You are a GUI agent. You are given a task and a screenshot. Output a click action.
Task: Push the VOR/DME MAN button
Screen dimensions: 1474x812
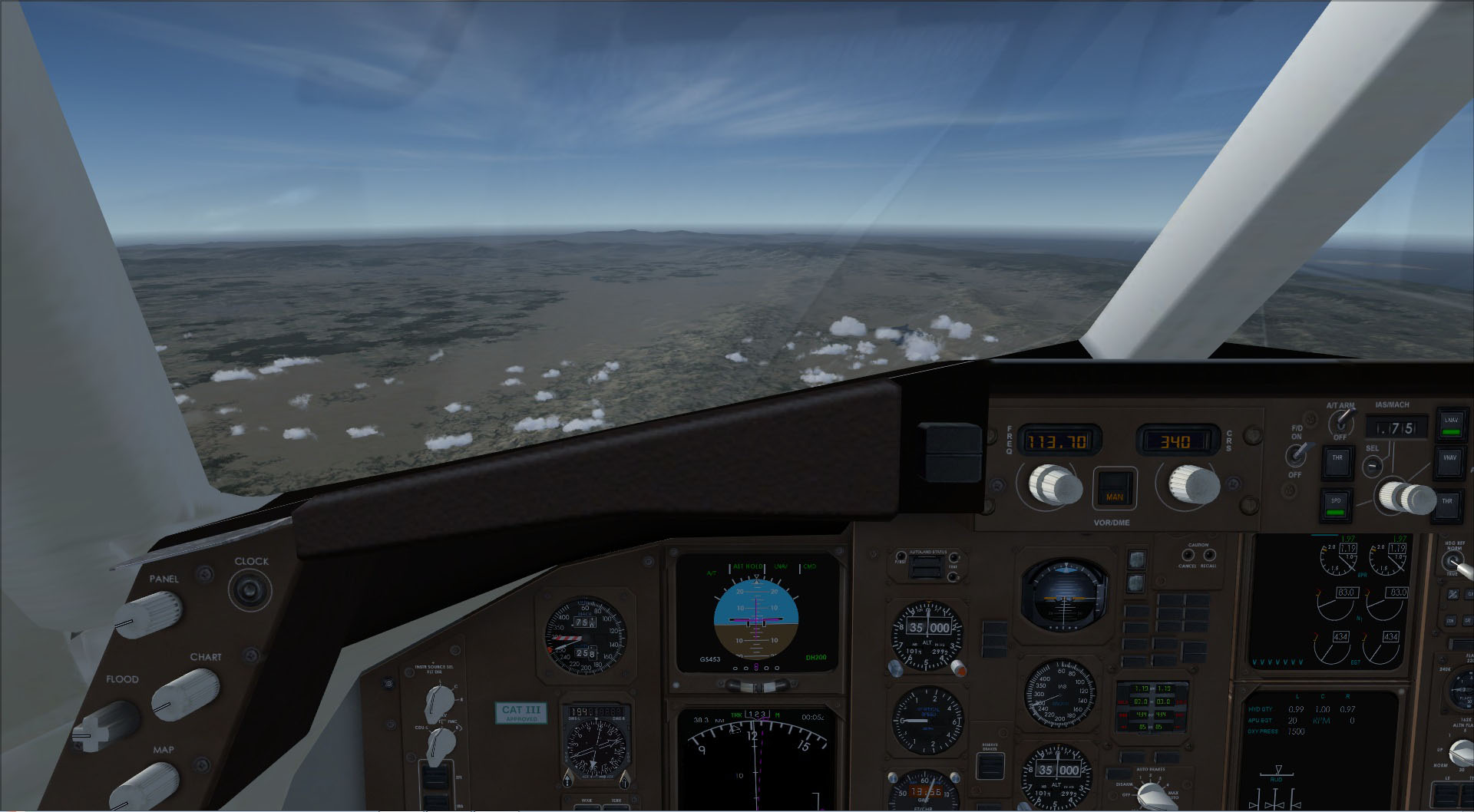coord(1114,488)
